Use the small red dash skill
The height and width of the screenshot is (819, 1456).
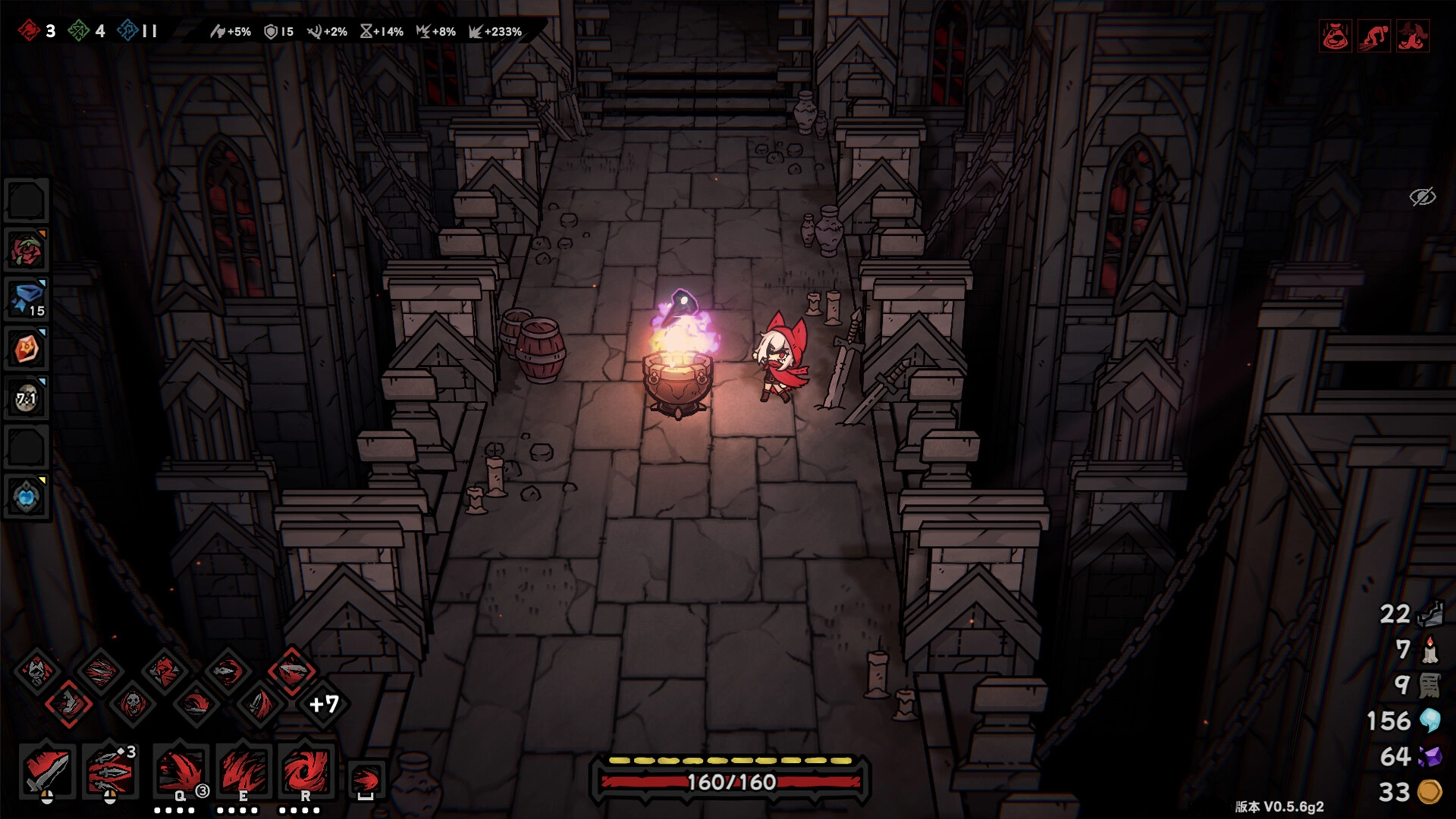(x=366, y=780)
